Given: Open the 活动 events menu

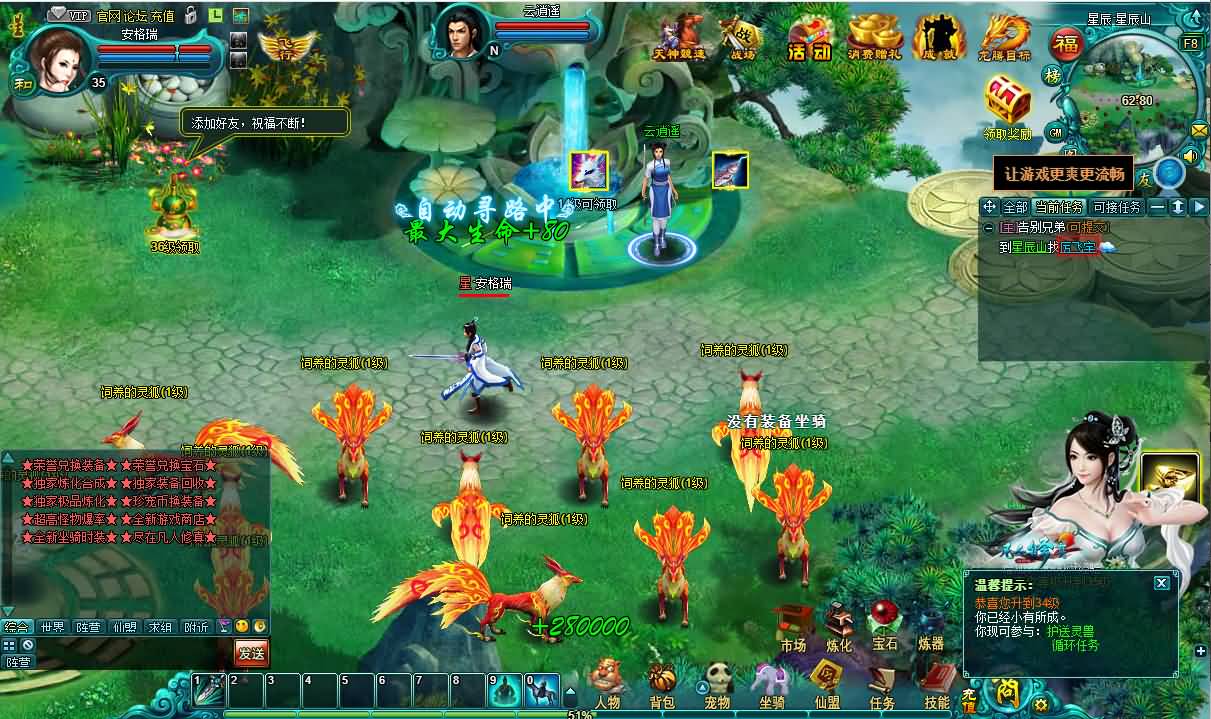Looking at the screenshot, I should click(x=809, y=40).
